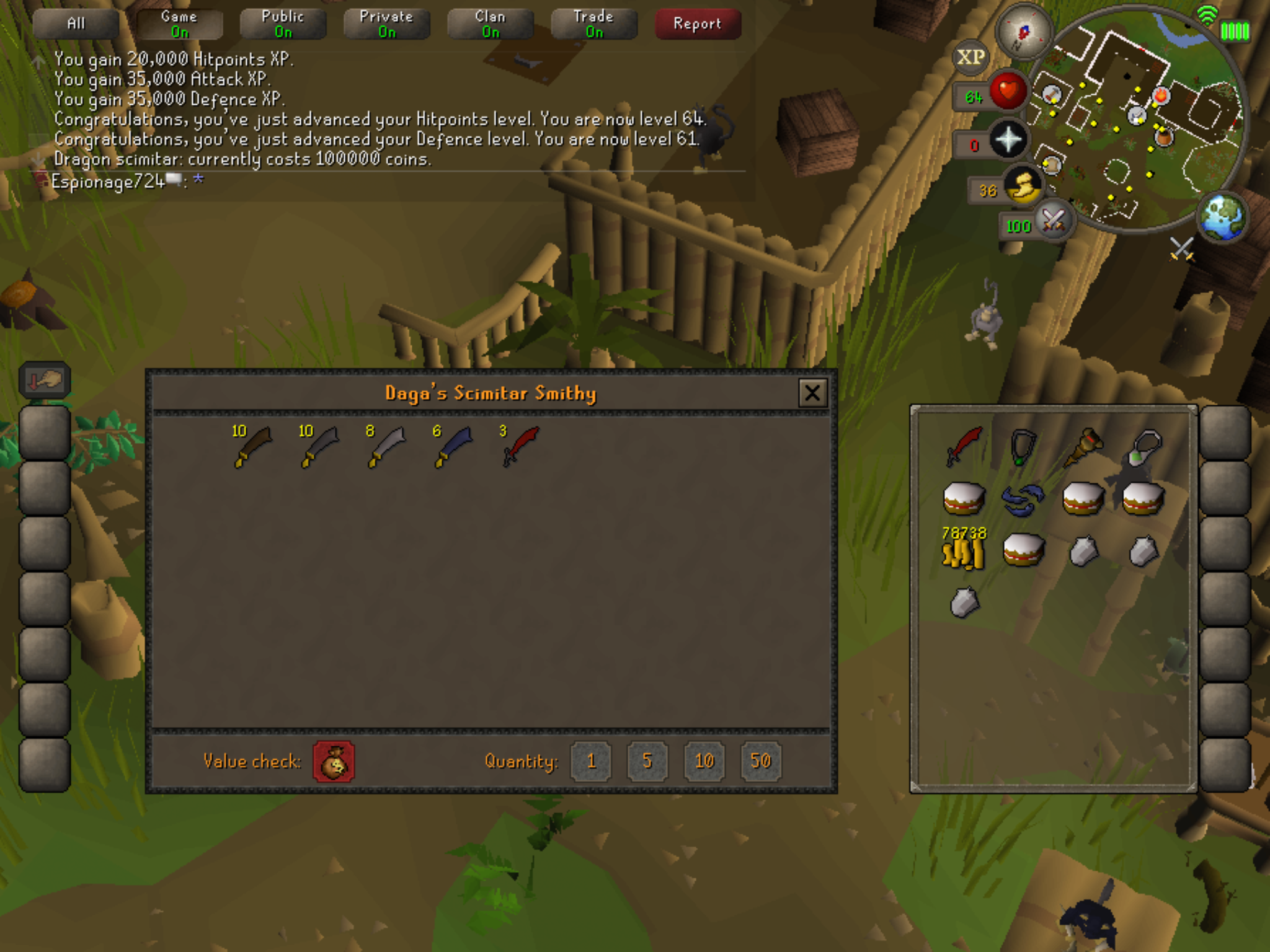This screenshot has height=952, width=1270.
Task: Click the compass above the minimap
Action: 1023,32
